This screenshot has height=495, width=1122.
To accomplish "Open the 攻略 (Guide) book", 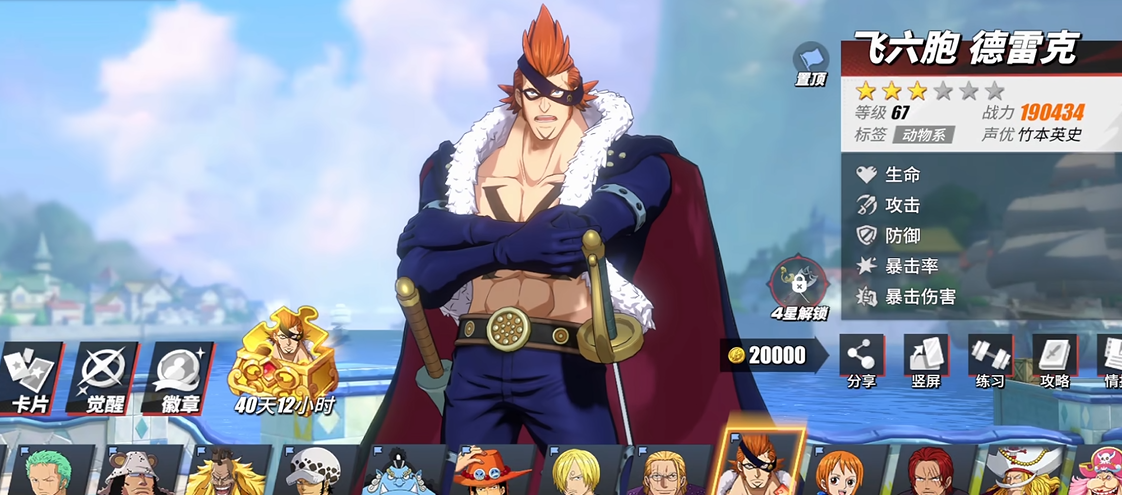I will tap(1054, 361).
